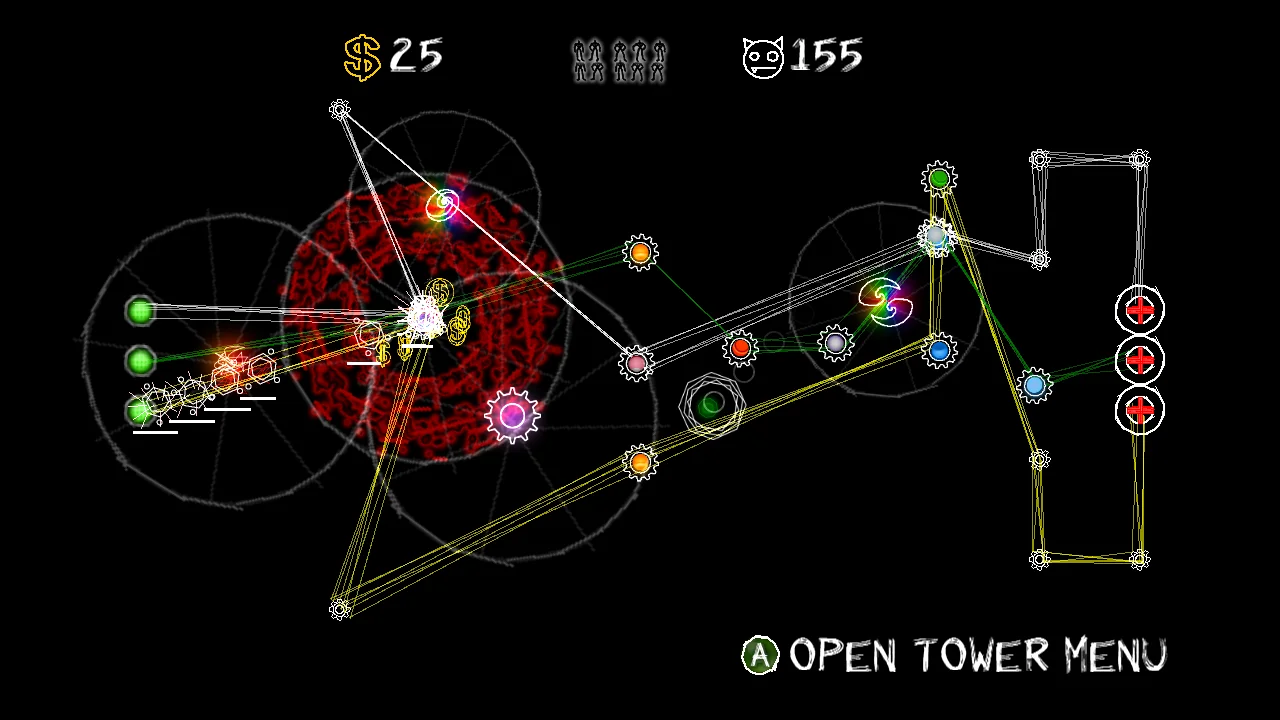Click the 155 enemy count display
This screenshot has height=720, width=1280.
[x=827, y=56]
